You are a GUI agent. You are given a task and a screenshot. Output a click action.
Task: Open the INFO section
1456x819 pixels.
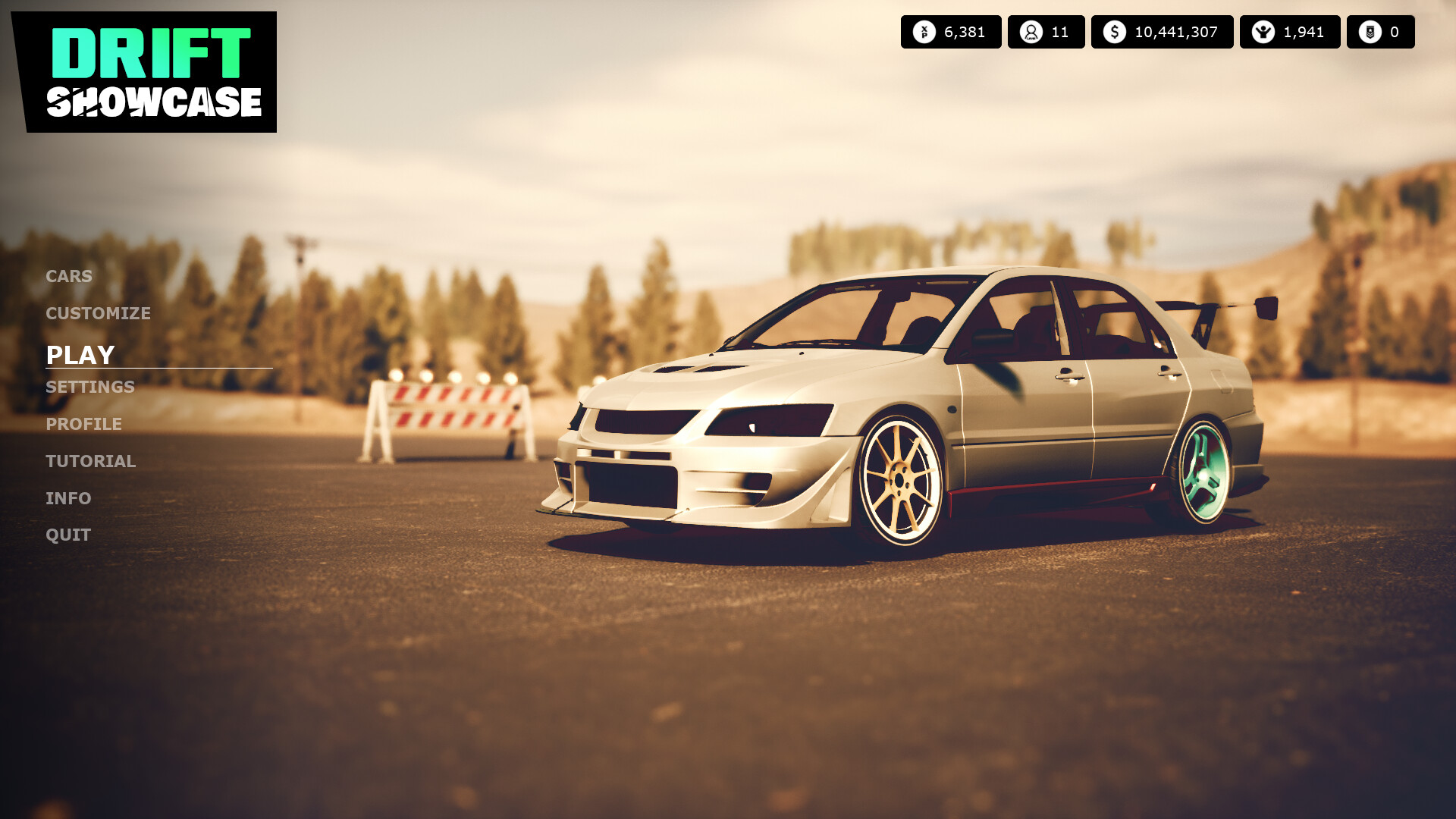(x=67, y=497)
